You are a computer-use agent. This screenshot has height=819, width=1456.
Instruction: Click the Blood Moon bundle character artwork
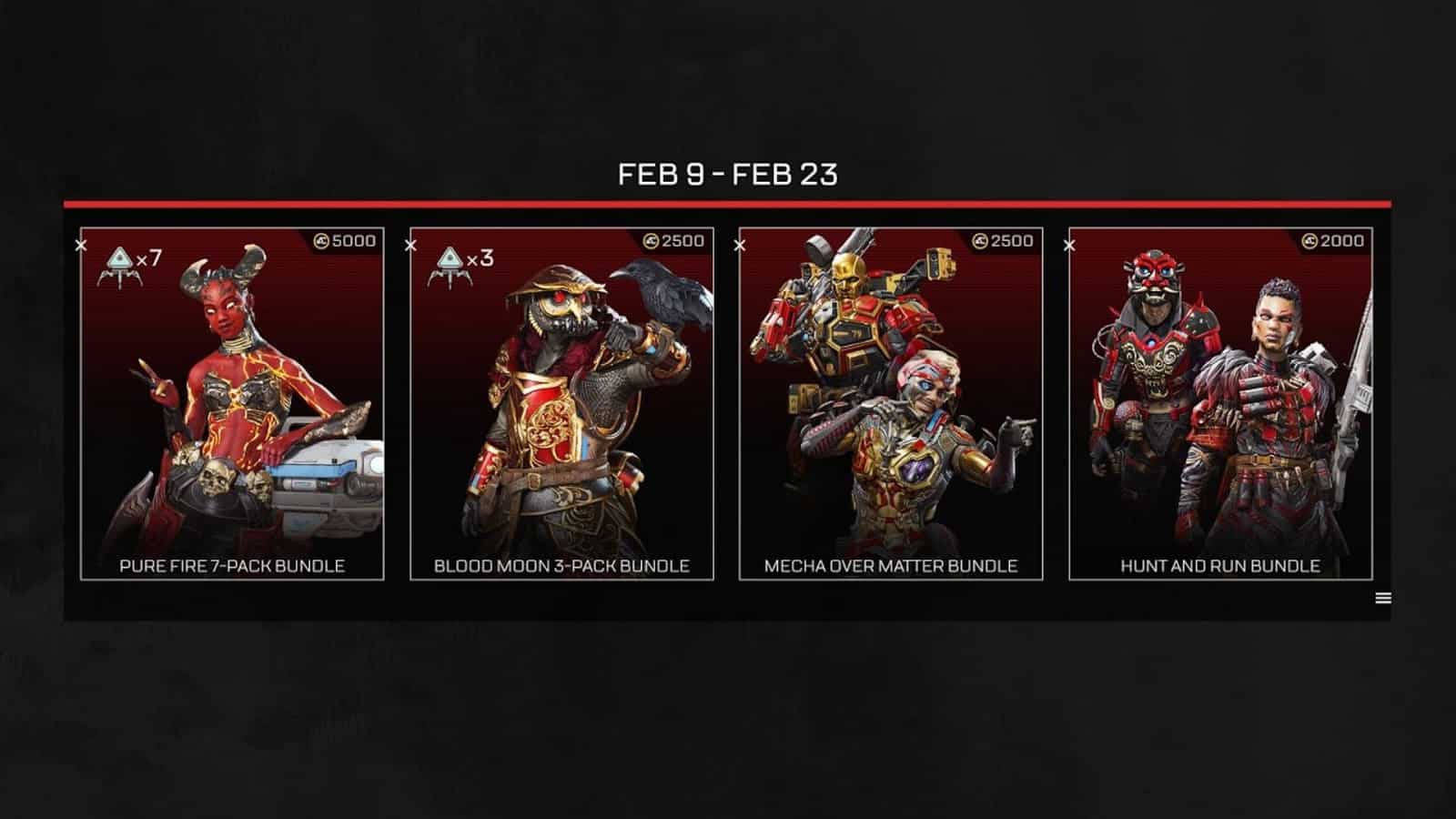click(560, 400)
